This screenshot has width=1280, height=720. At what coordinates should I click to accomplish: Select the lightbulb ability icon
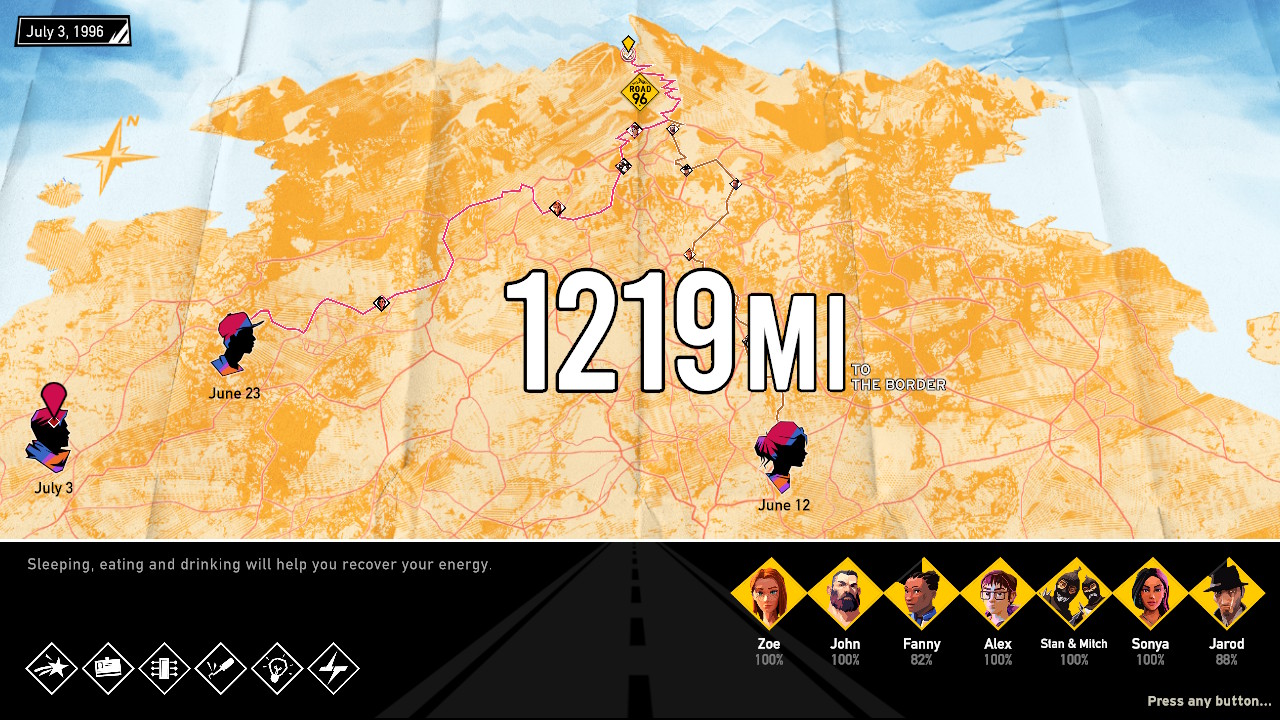point(278,668)
